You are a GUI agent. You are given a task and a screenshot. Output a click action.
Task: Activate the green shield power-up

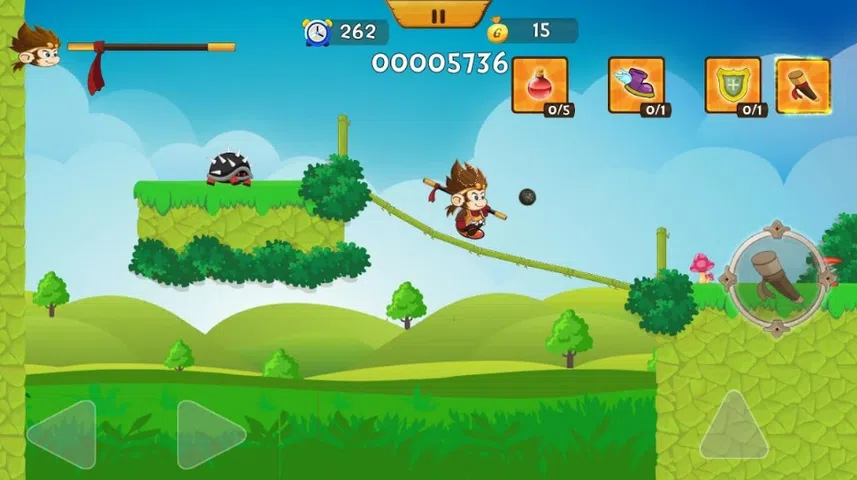click(733, 86)
